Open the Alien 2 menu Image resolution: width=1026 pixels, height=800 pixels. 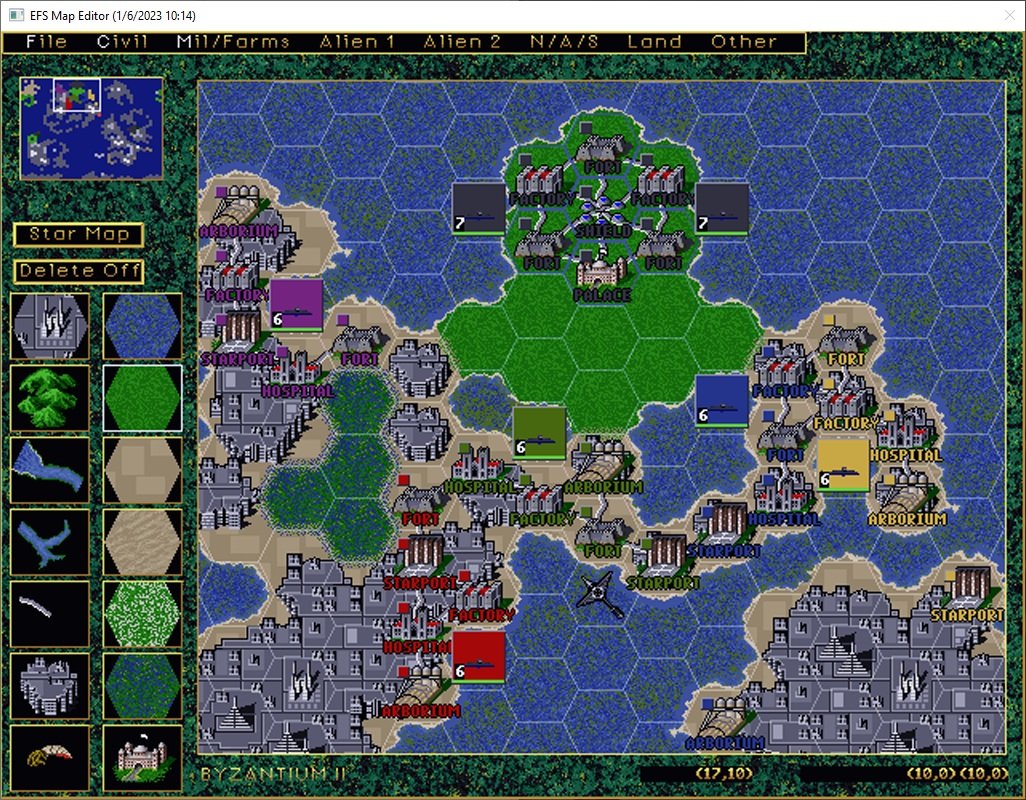tap(462, 42)
